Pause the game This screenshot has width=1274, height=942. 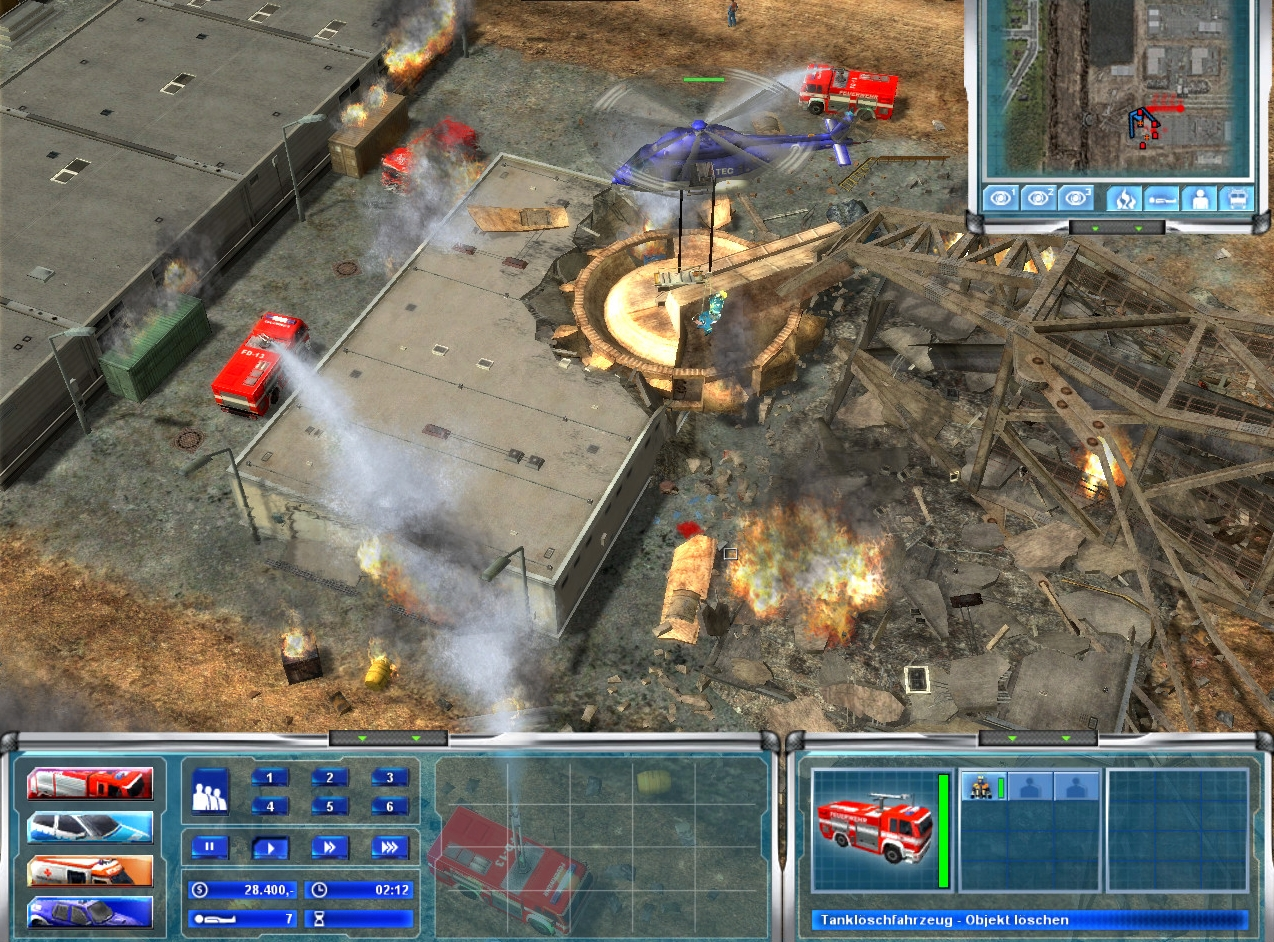[x=210, y=848]
